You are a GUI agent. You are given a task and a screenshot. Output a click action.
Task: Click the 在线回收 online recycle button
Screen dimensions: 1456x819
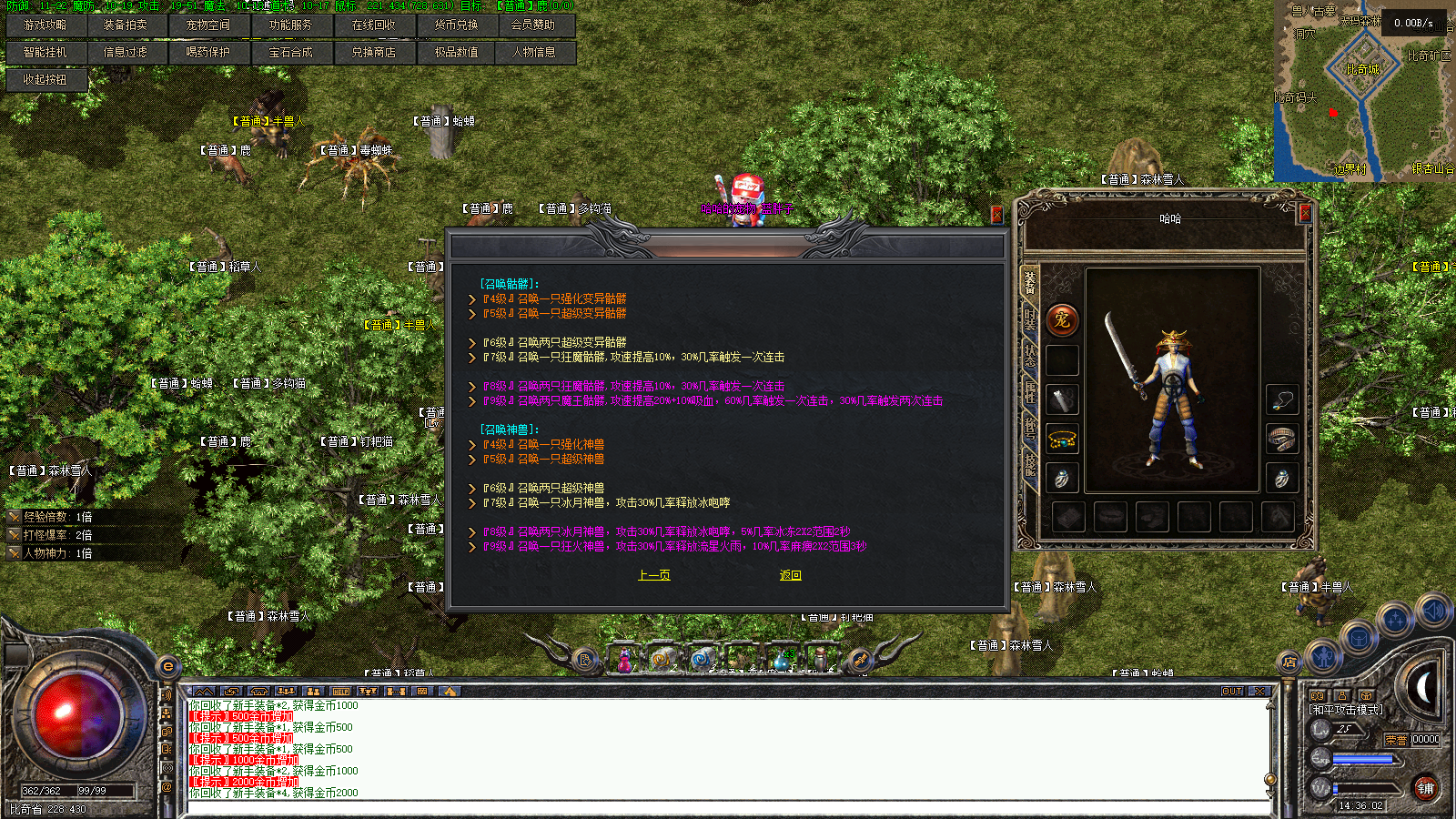click(373, 25)
